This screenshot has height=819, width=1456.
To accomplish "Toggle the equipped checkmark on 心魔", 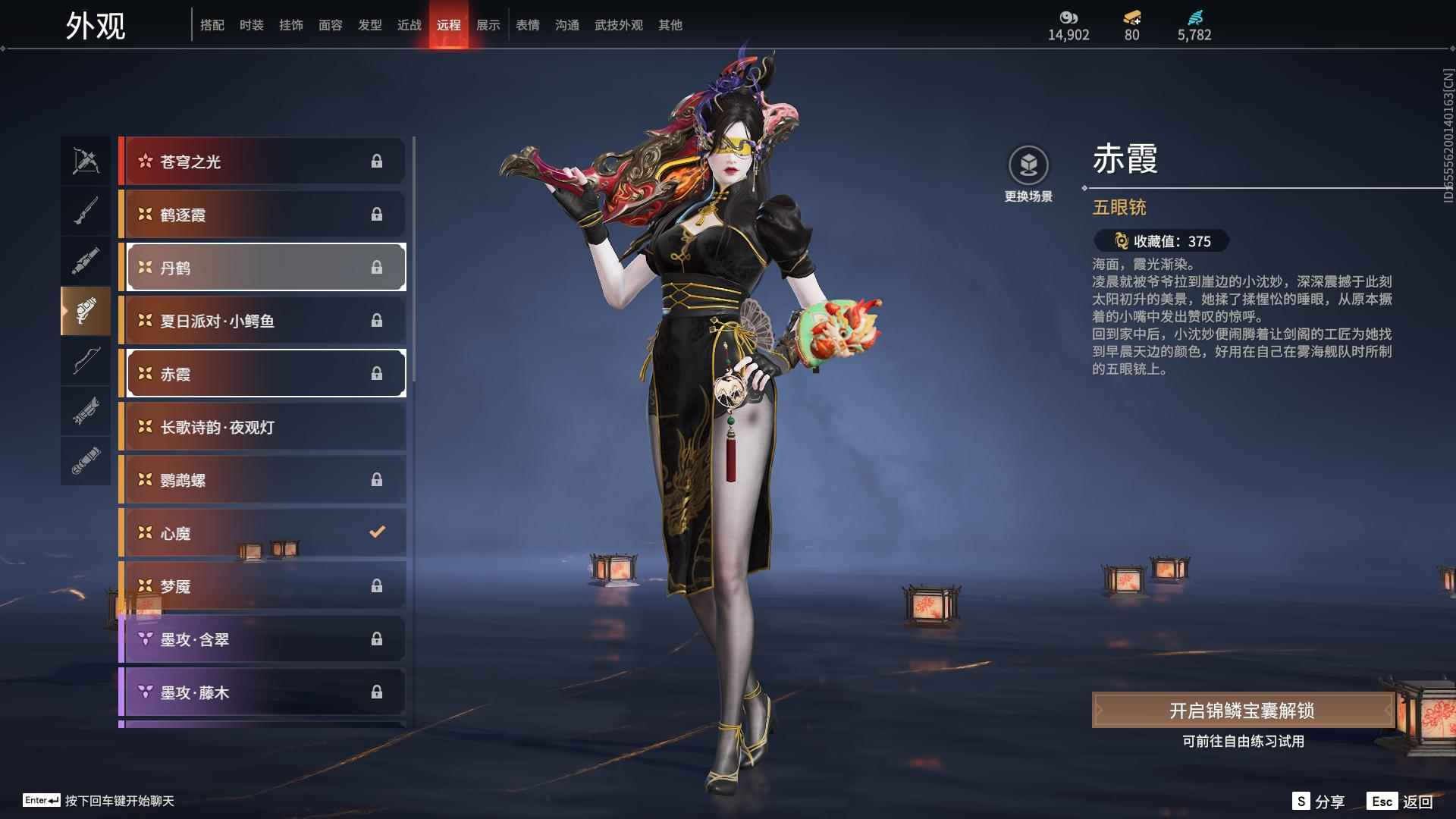I will (377, 532).
